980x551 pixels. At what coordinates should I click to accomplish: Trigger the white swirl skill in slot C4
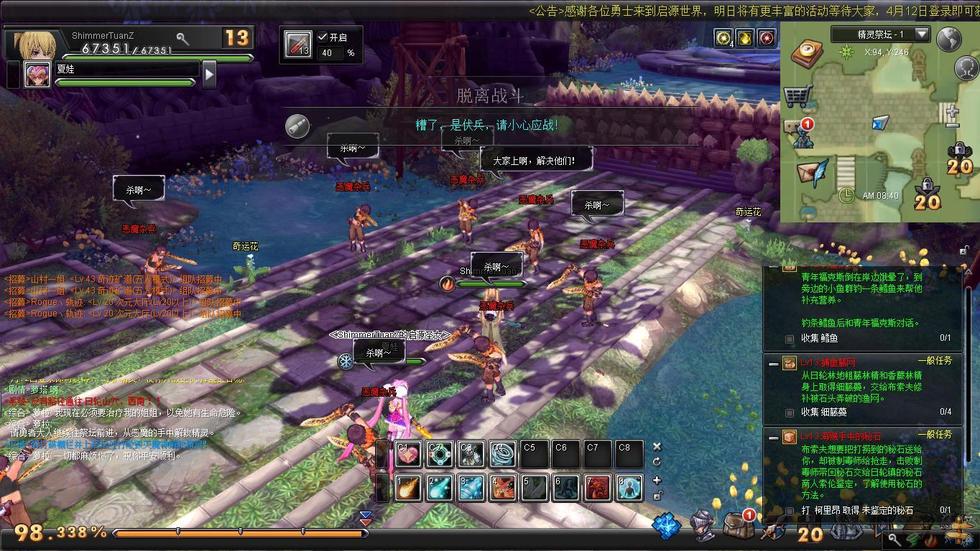click(502, 454)
